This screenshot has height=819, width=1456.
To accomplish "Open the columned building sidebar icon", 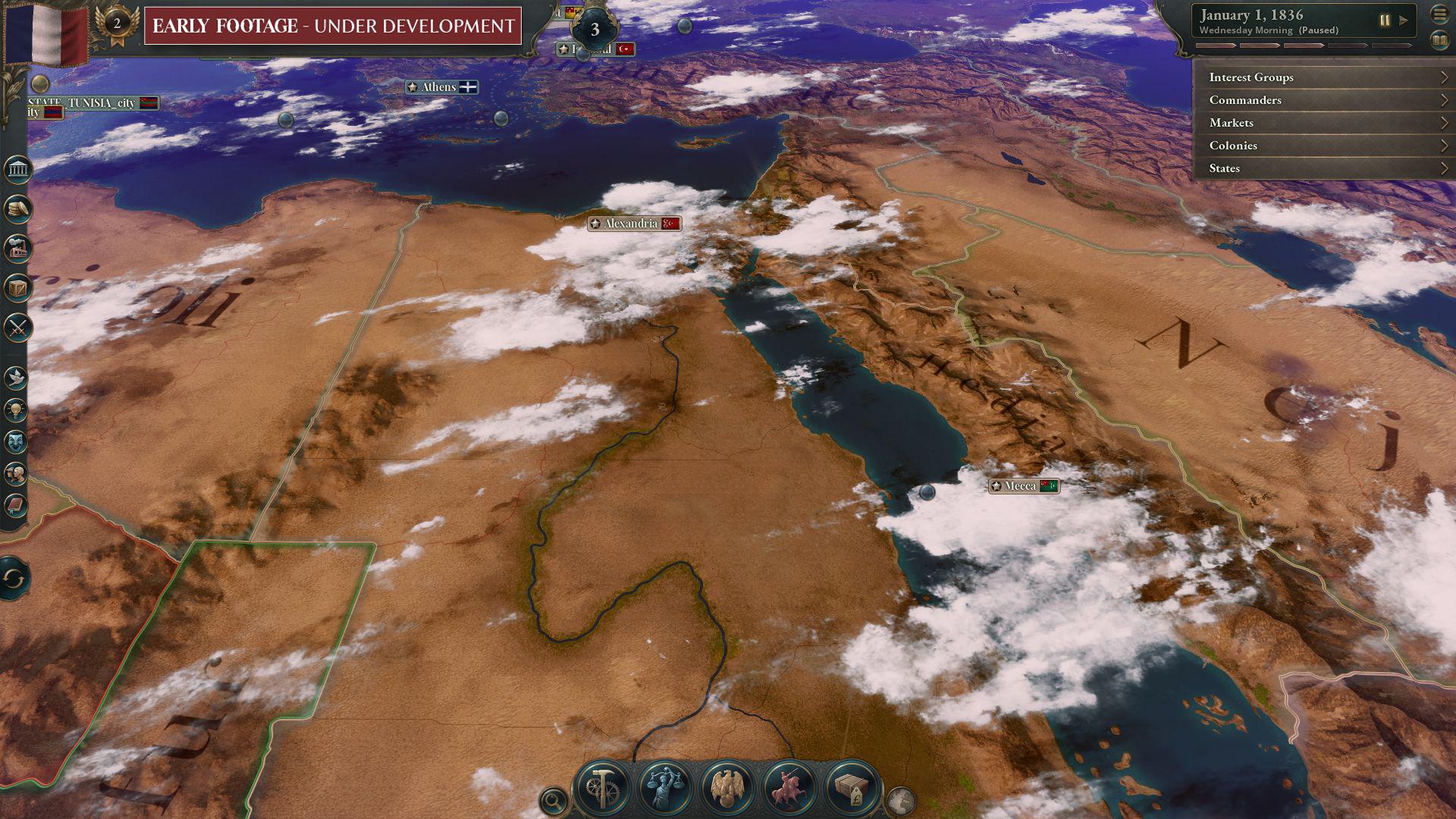I will coord(17,169).
